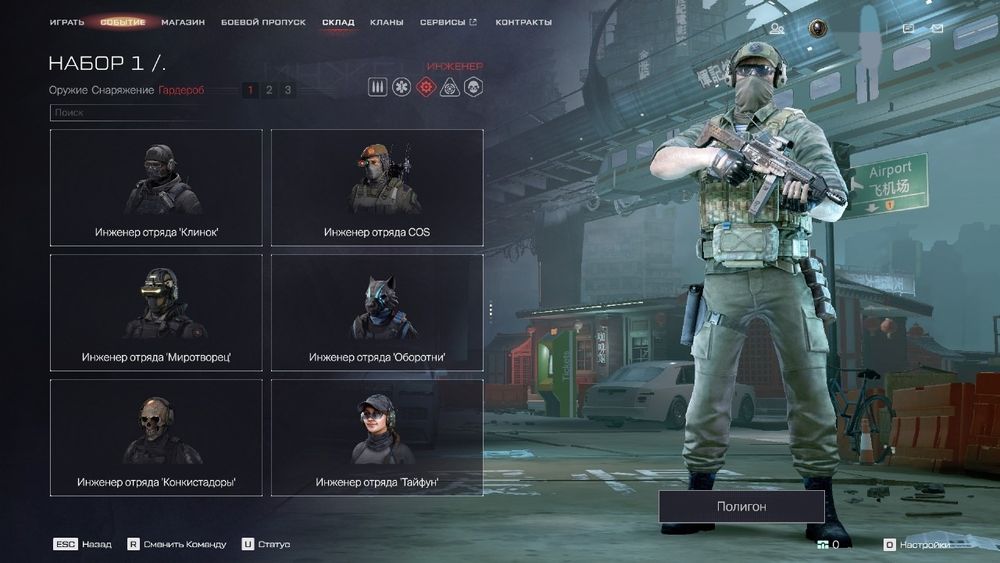Open the Играть menu
This screenshot has width=1000, height=563.
click(x=67, y=22)
